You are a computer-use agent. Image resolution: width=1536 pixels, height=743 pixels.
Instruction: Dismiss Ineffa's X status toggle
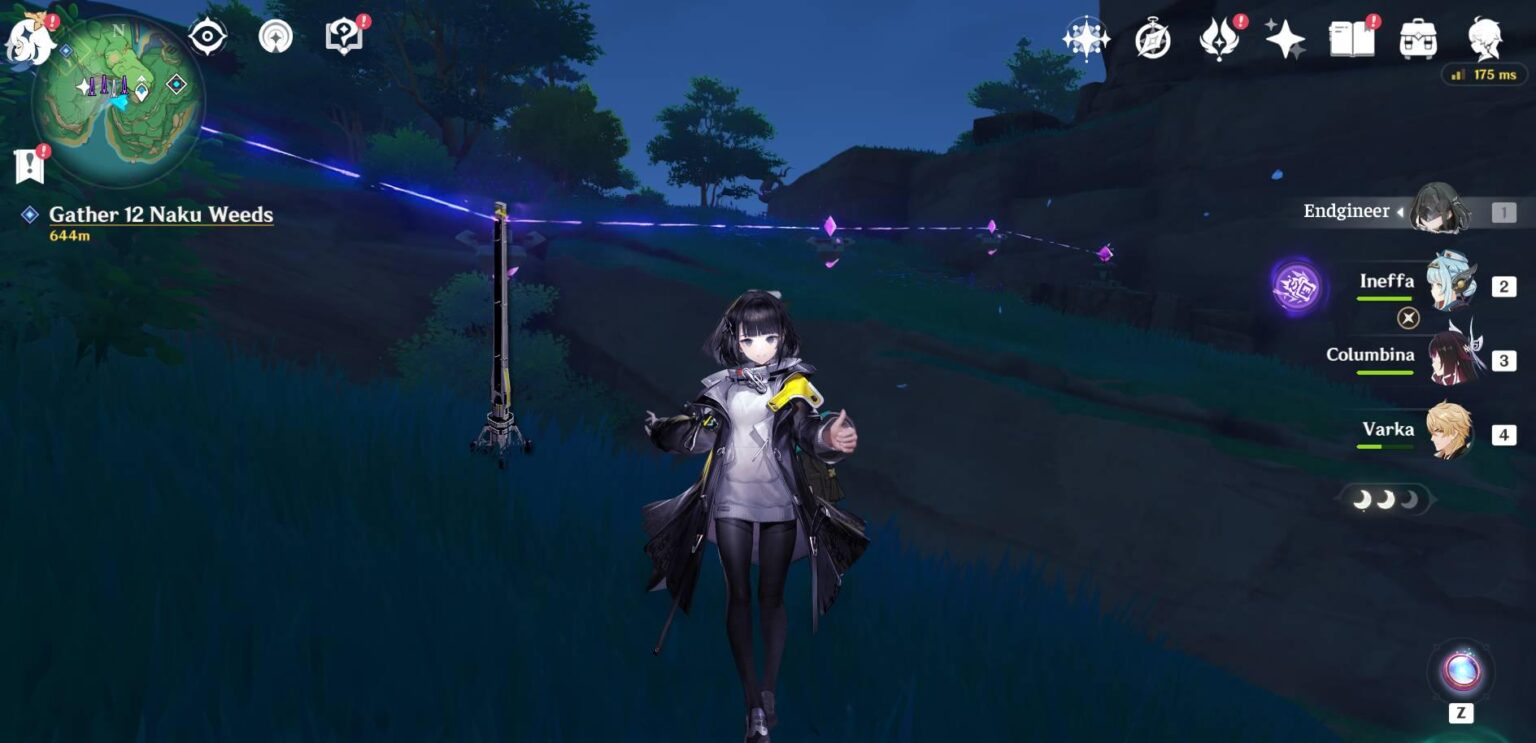[1408, 318]
